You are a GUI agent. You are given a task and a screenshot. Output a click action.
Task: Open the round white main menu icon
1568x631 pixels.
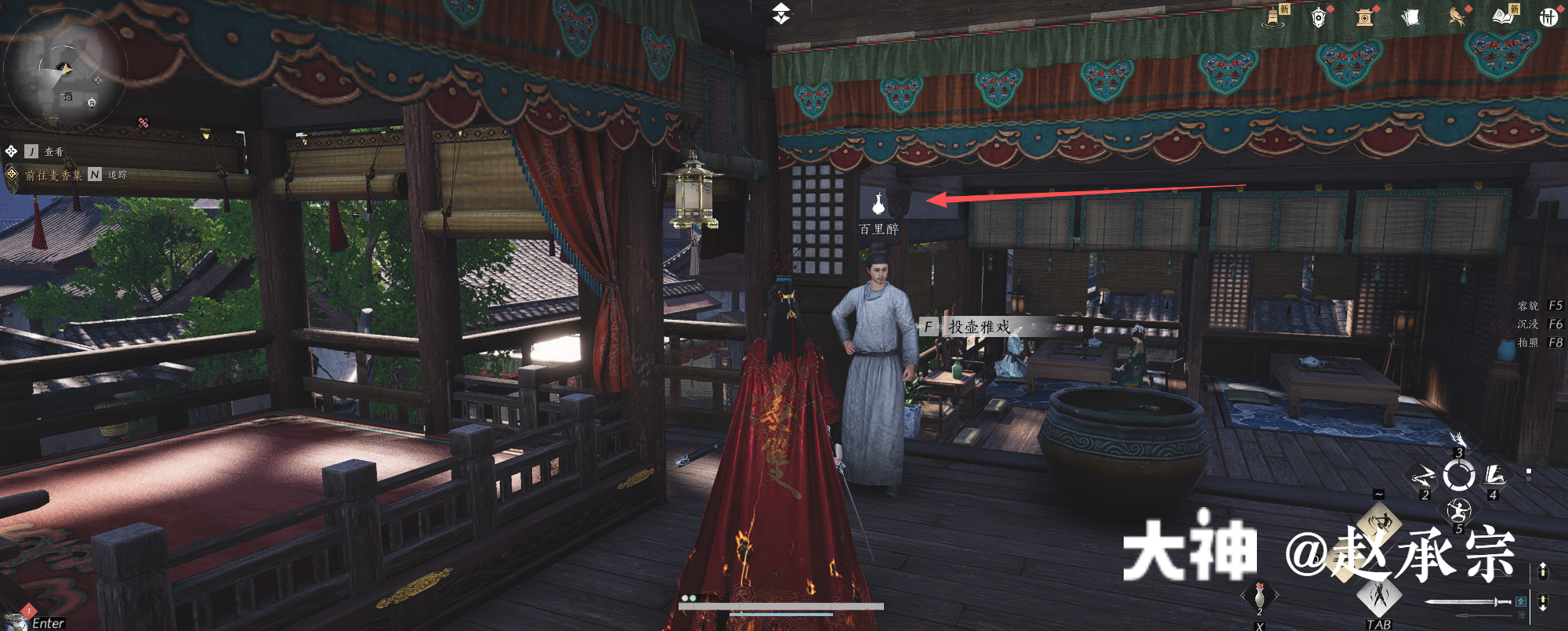point(1548,17)
